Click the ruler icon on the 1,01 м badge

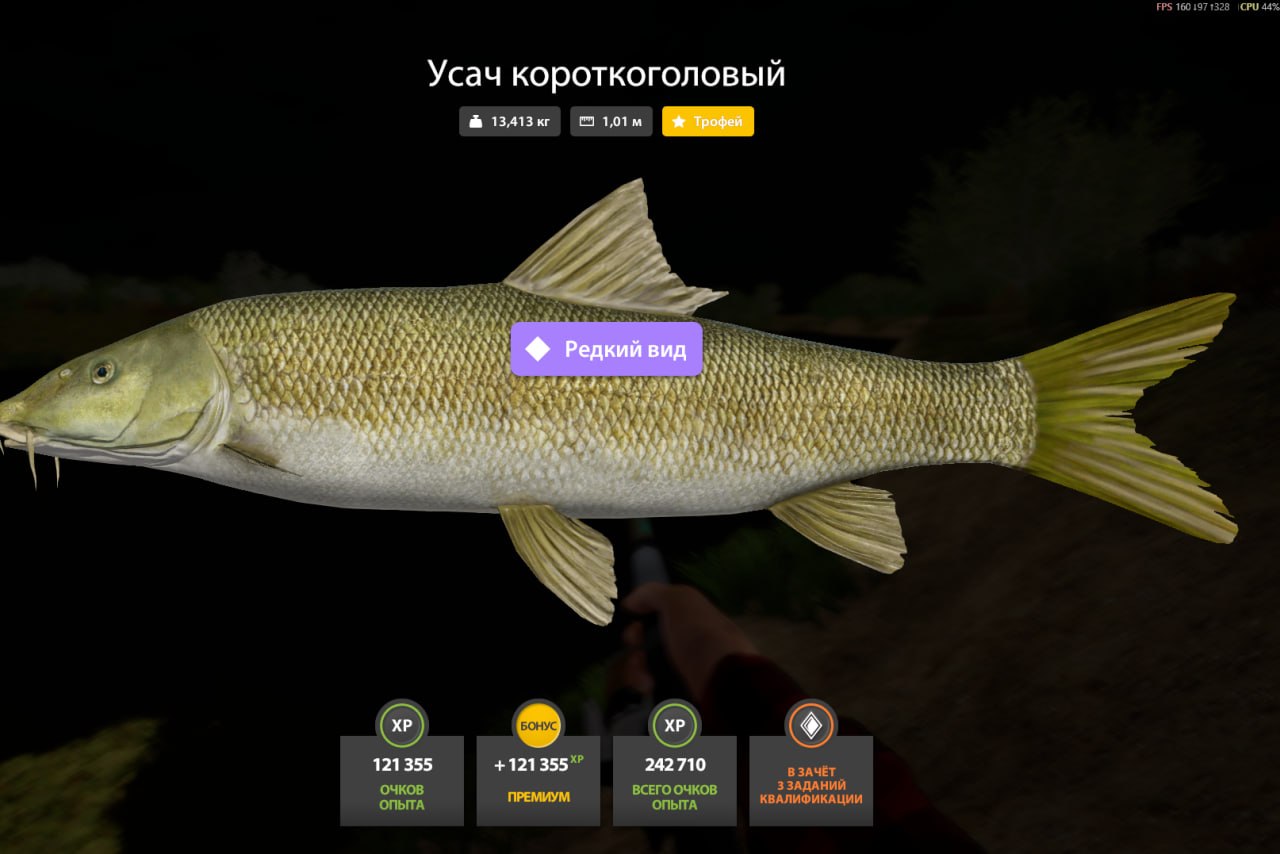pos(587,121)
